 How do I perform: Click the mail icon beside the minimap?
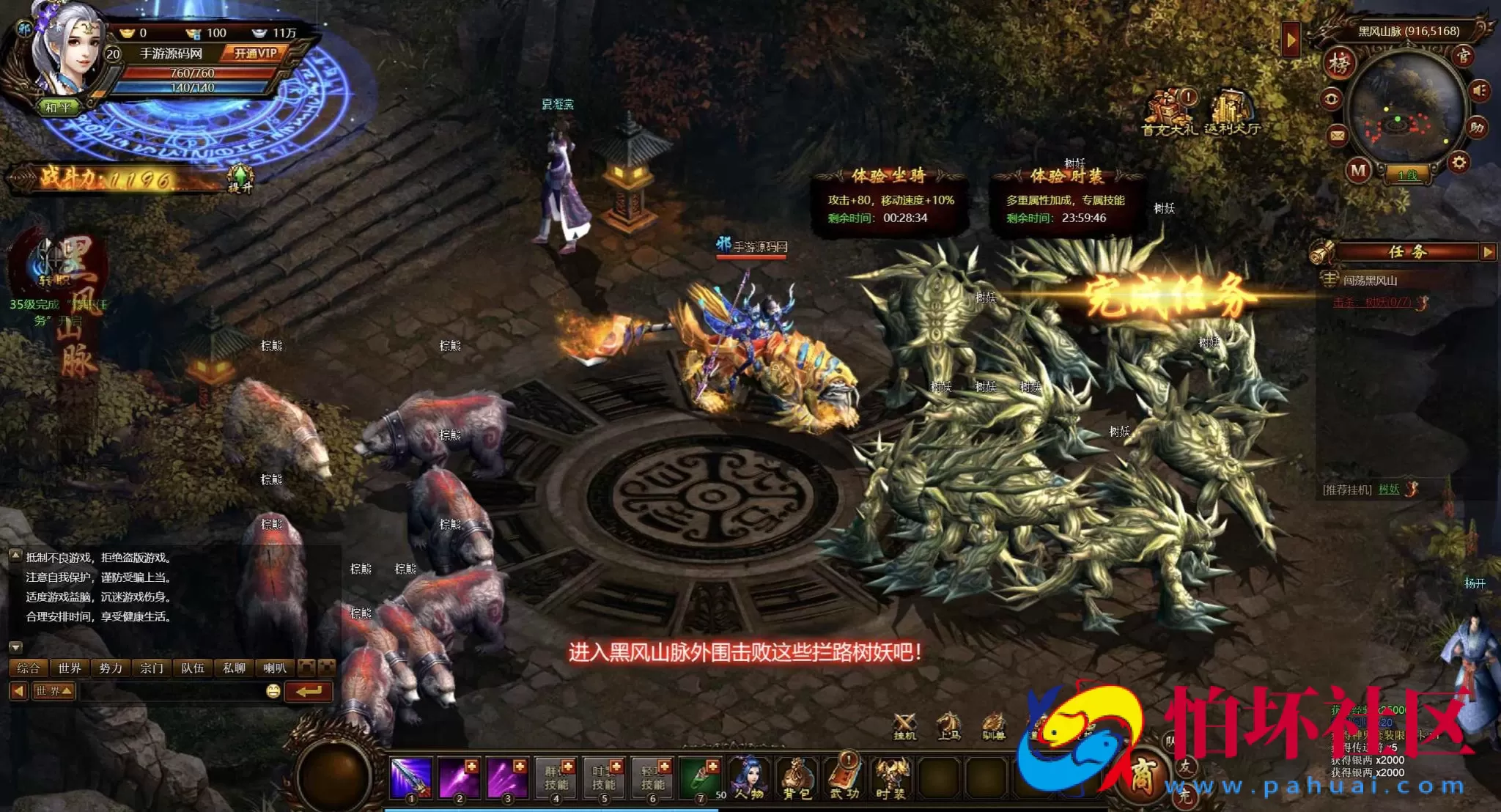click(1337, 136)
